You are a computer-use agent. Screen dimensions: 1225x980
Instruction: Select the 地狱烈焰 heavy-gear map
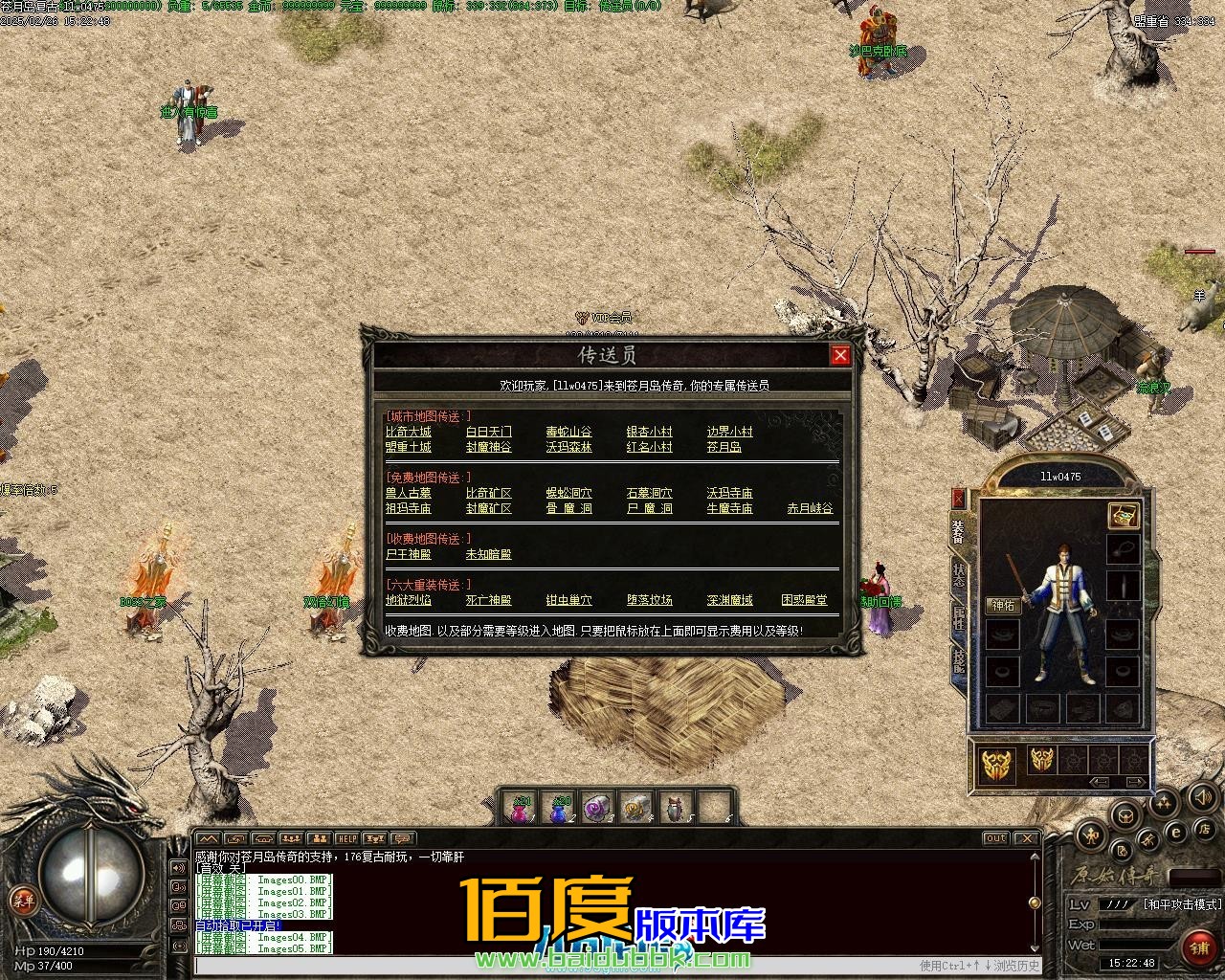tap(408, 600)
